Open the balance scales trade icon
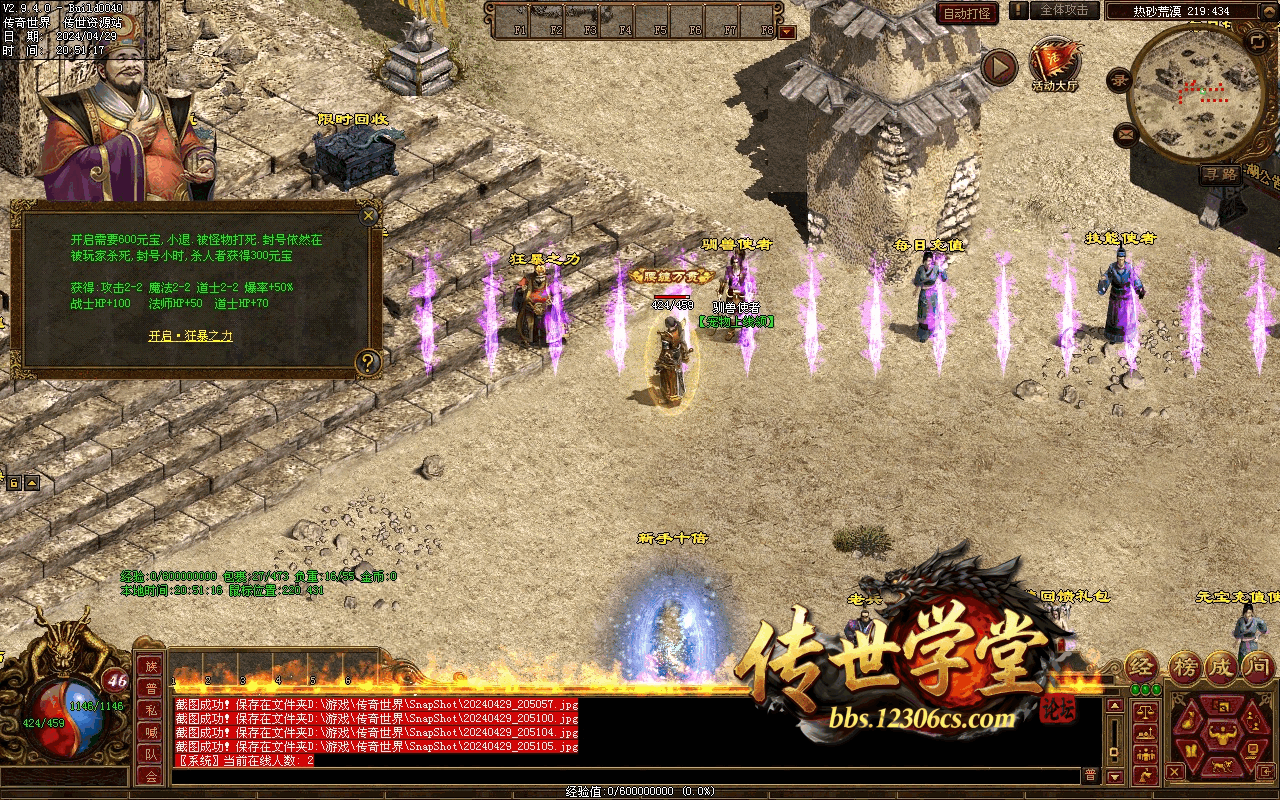This screenshot has height=800, width=1280. [1143, 713]
